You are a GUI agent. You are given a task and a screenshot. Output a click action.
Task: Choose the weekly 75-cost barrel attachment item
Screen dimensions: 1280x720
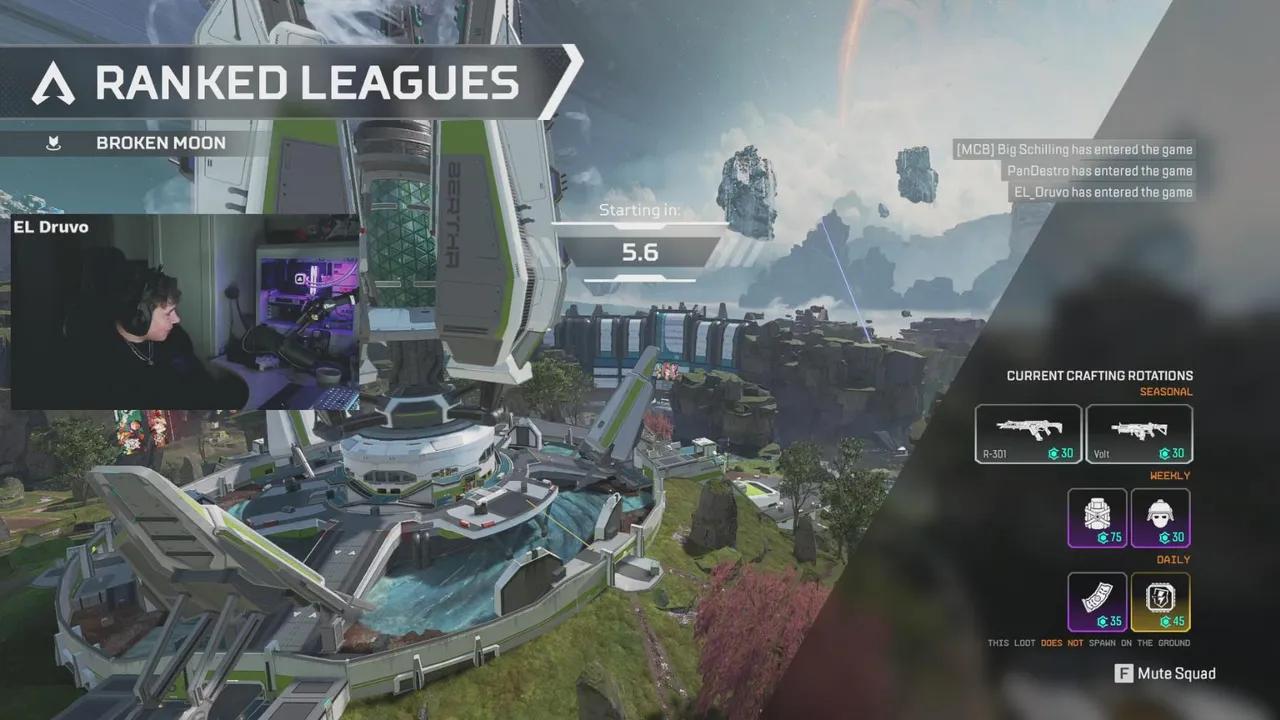click(x=1097, y=518)
